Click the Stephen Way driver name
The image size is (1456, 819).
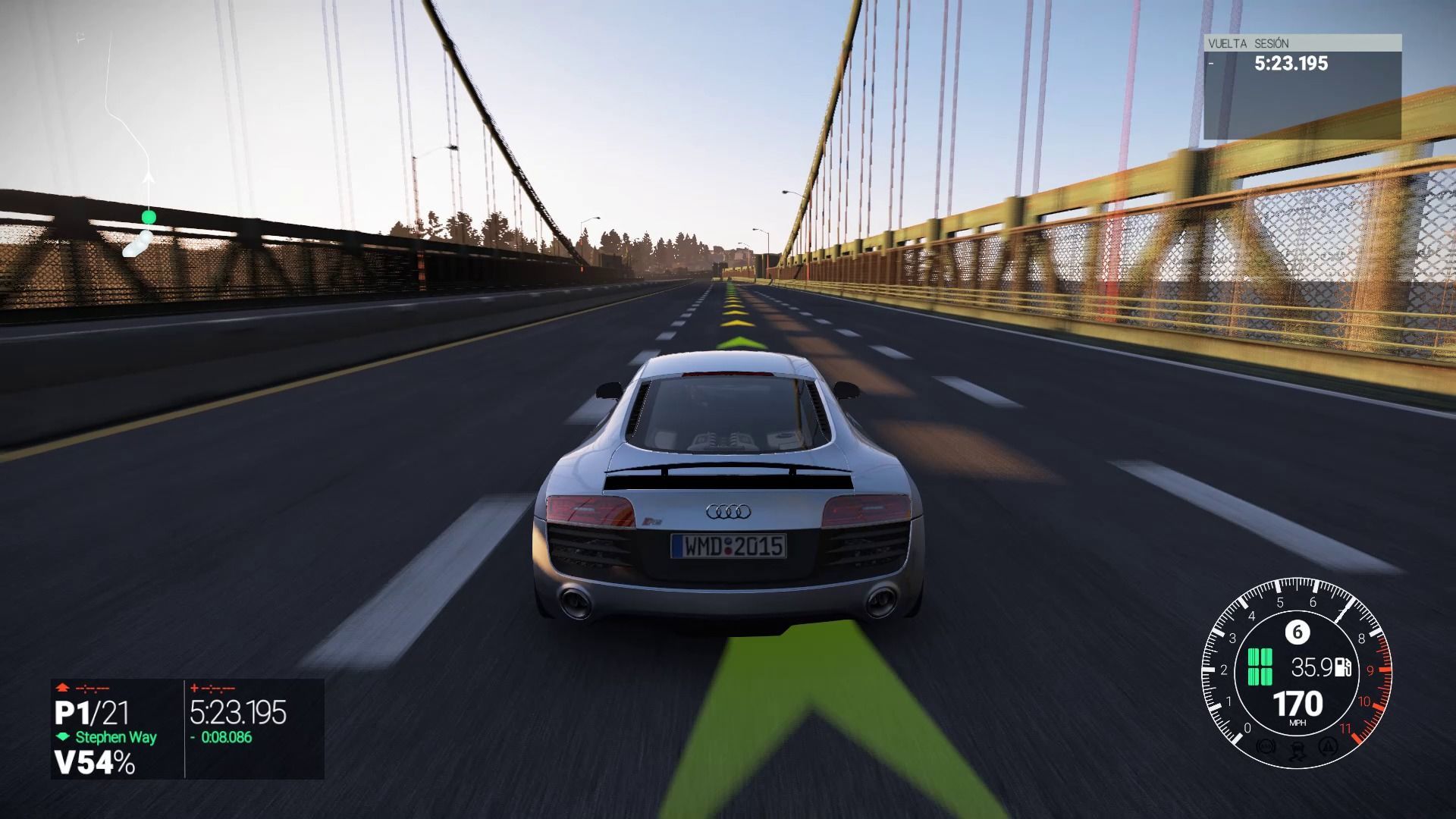(x=115, y=737)
